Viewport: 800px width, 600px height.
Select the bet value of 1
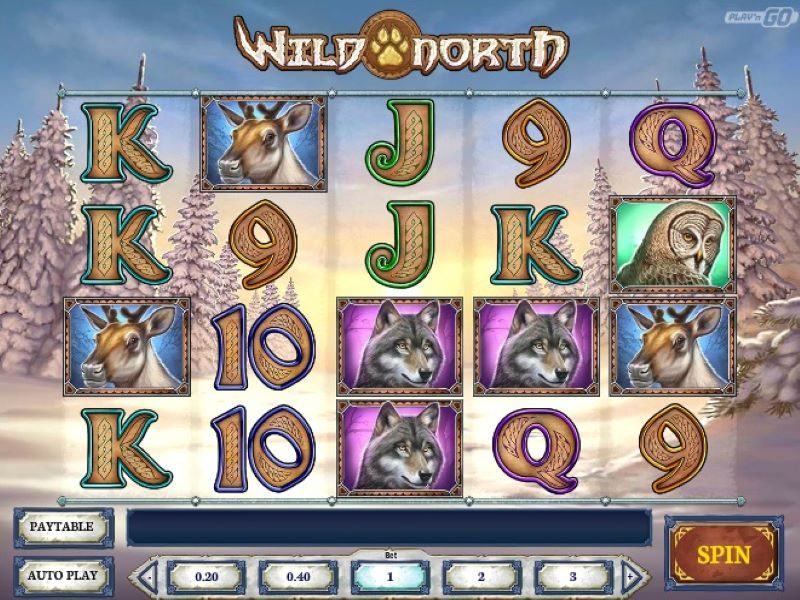(x=390, y=577)
